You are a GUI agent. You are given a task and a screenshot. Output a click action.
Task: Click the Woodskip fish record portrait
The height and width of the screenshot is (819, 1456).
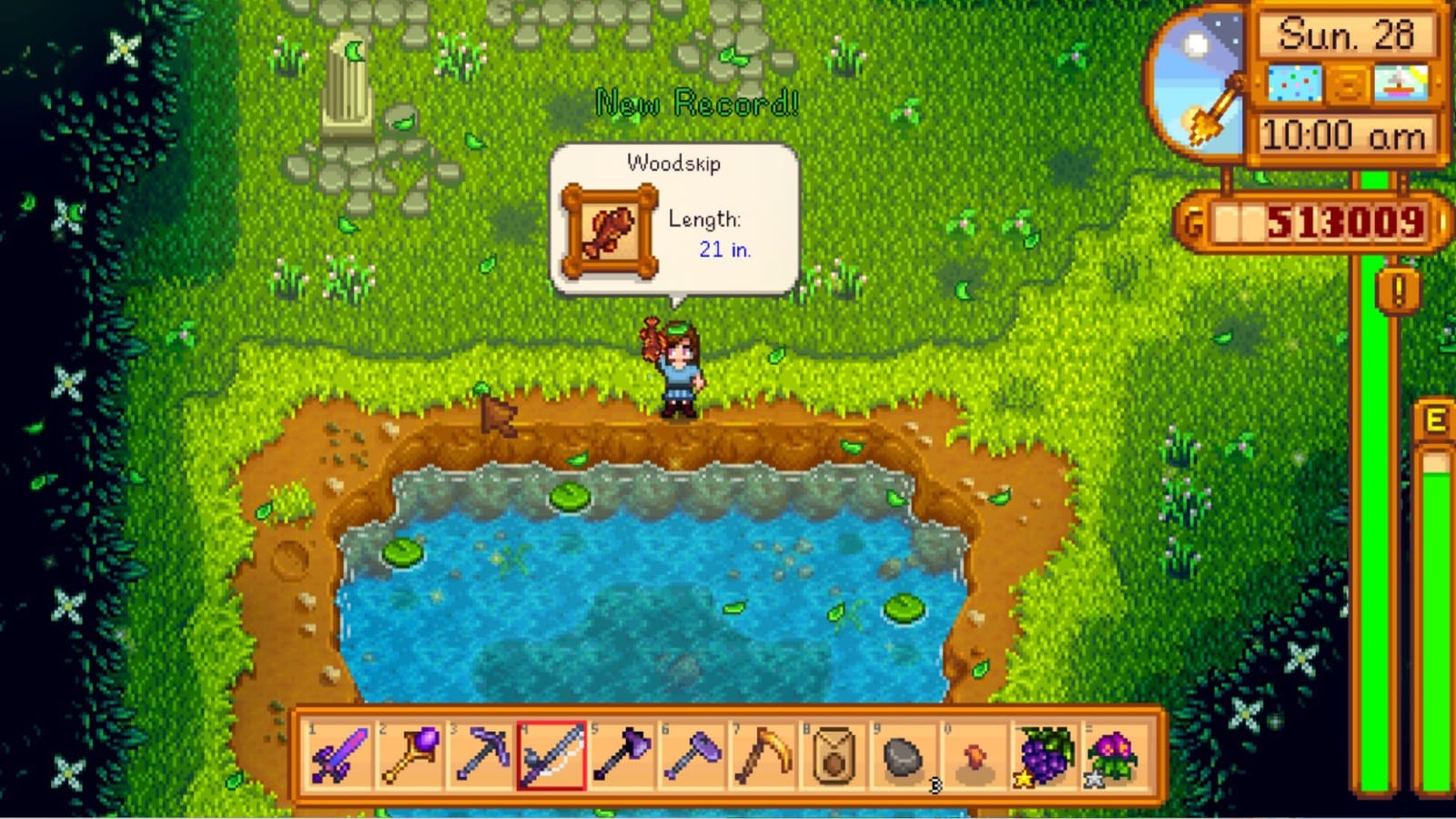(x=608, y=230)
